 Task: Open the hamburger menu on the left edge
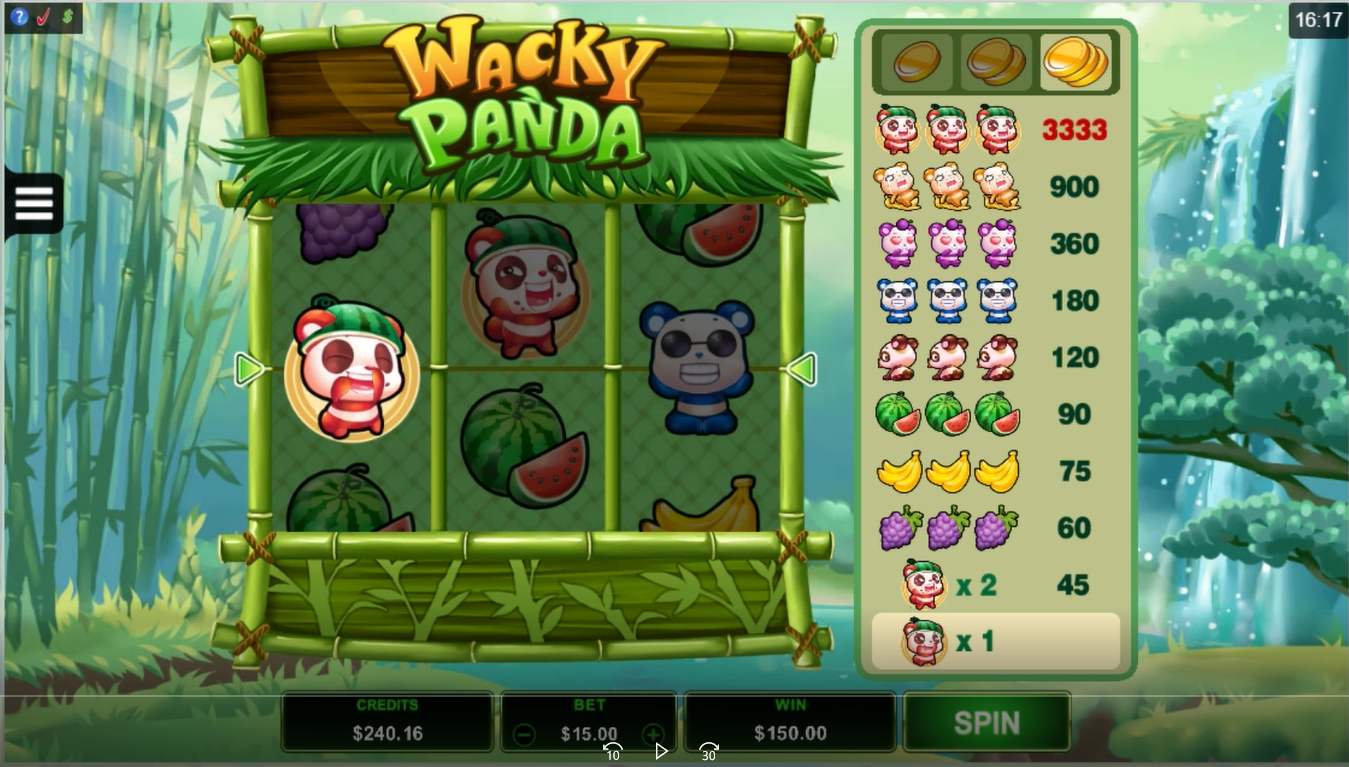(33, 202)
